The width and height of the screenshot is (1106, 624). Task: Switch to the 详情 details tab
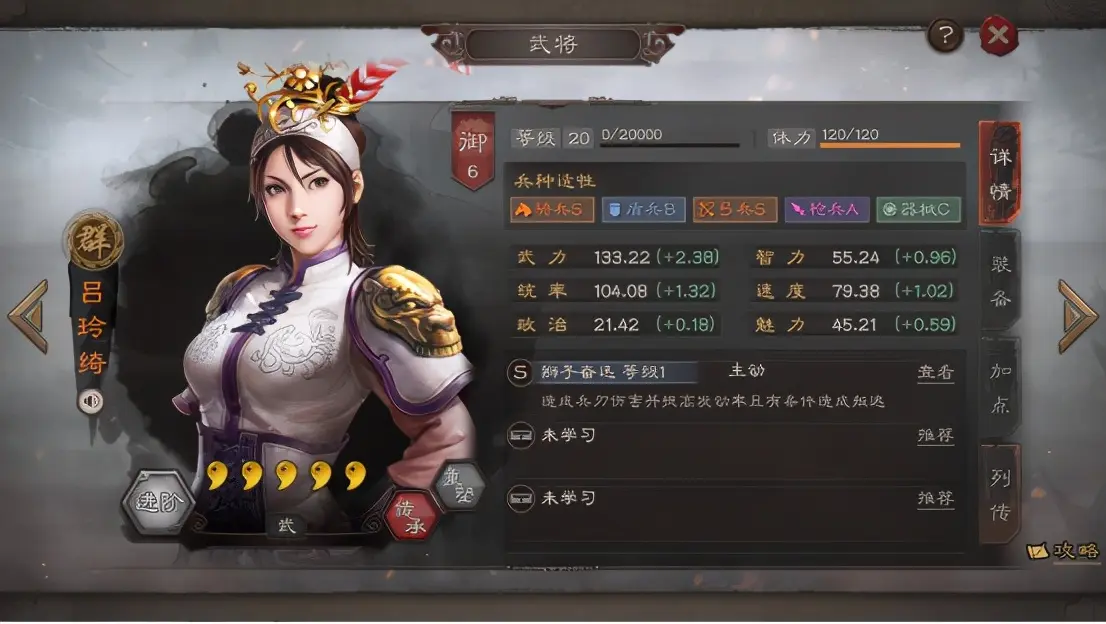999,172
